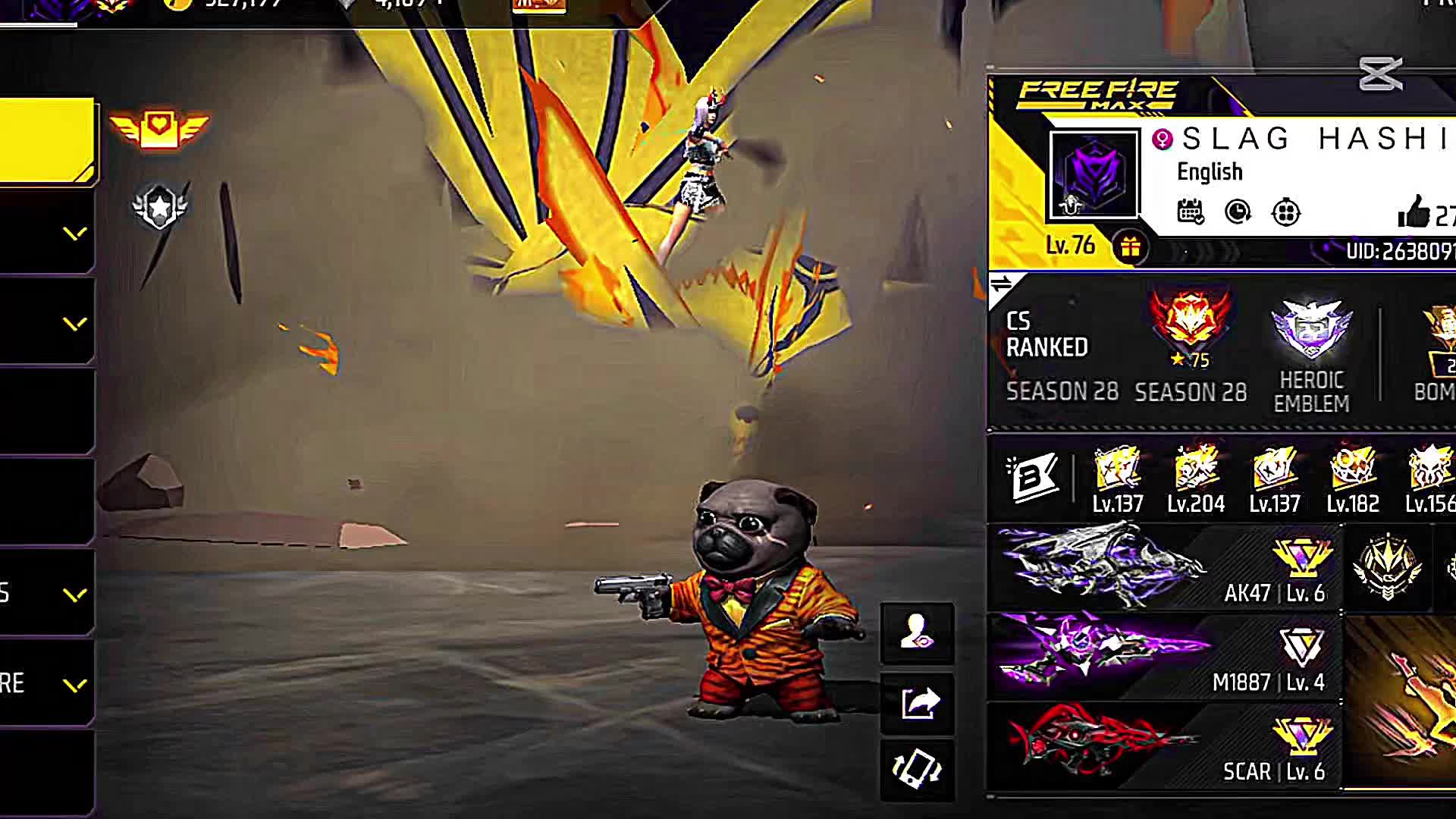
Task: Click the highlighted yellow side tab
Action: click(47, 140)
